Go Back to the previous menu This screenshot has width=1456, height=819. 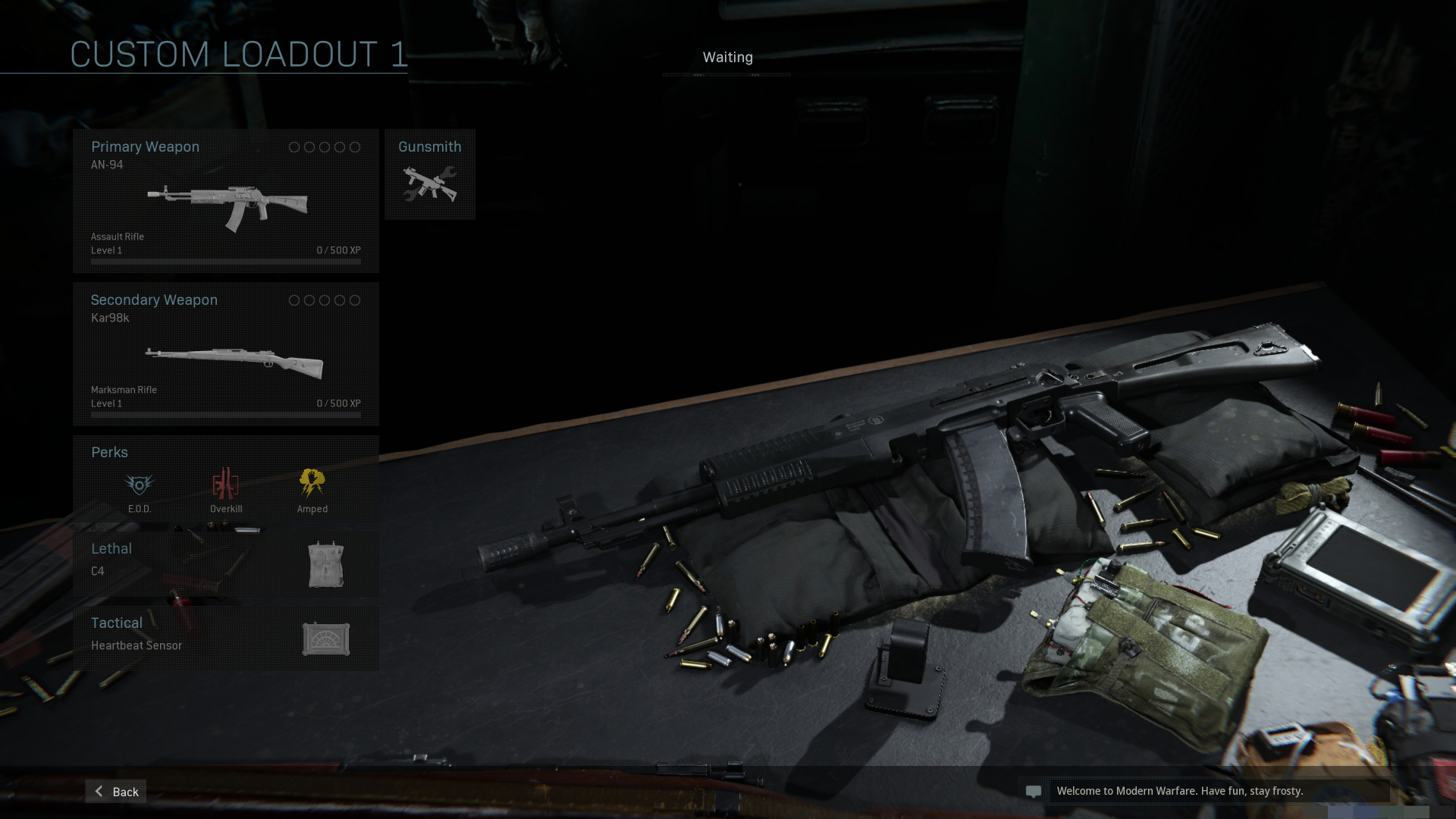click(116, 791)
